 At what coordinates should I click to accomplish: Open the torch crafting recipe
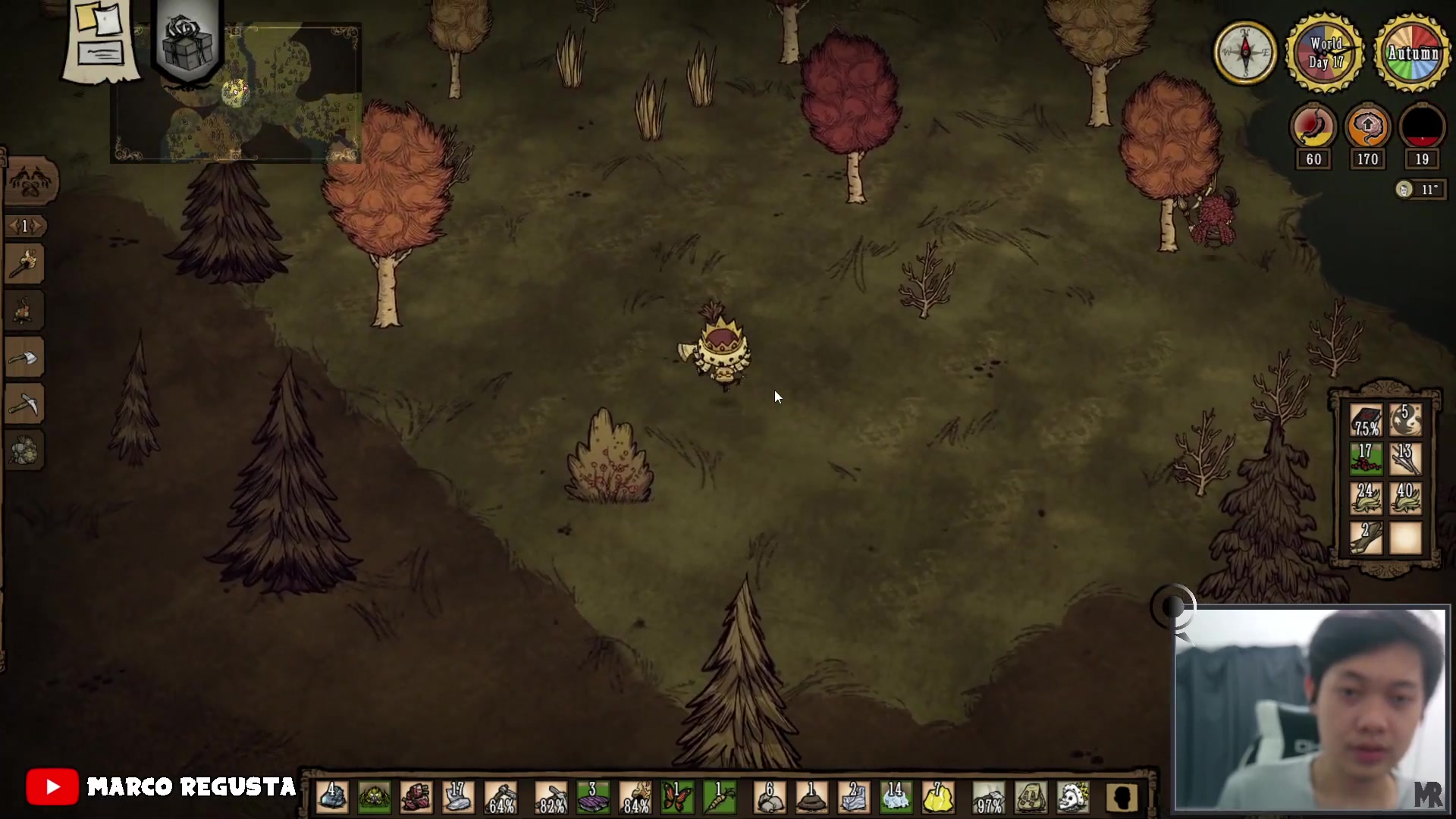pos(25,264)
